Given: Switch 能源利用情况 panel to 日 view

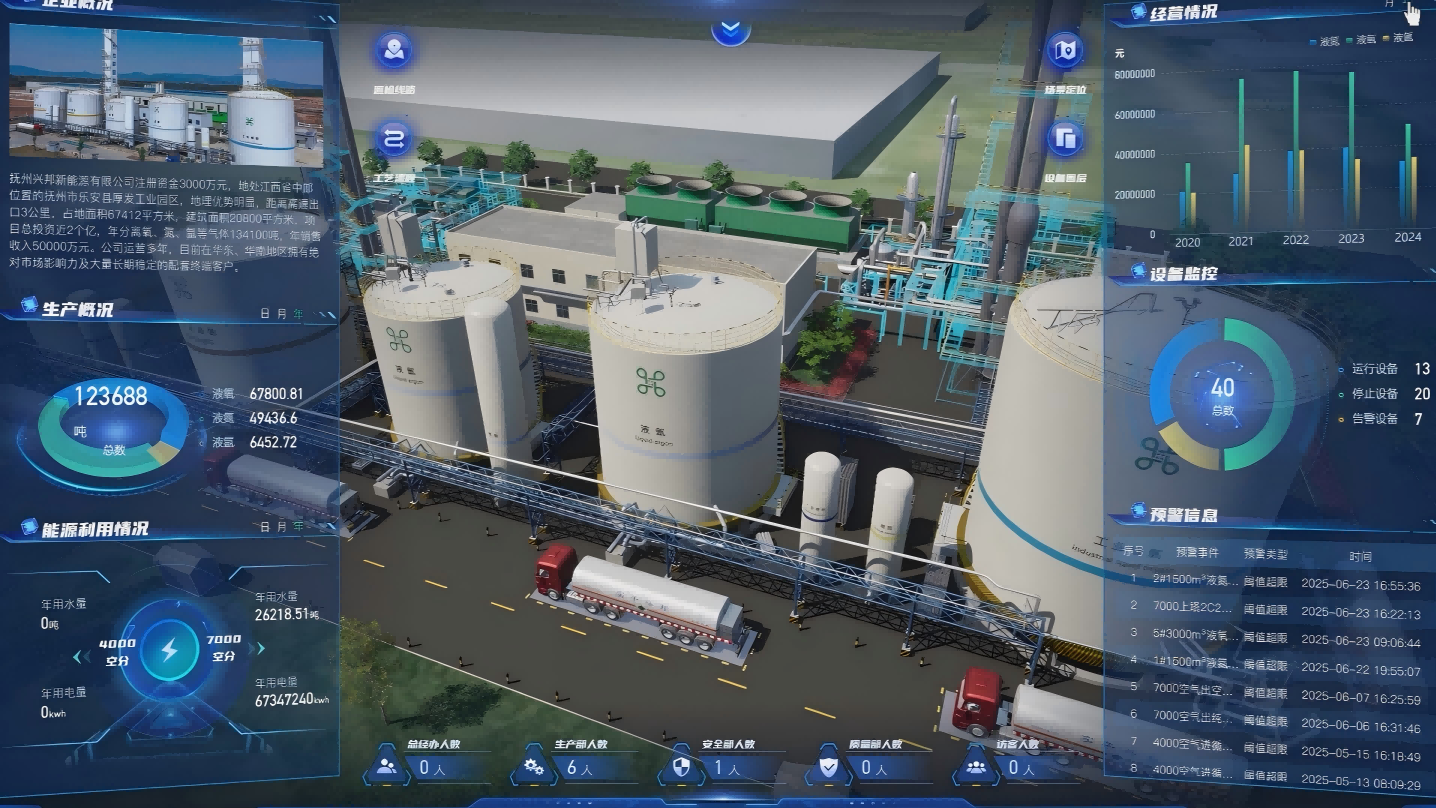Looking at the screenshot, I should click(266, 526).
